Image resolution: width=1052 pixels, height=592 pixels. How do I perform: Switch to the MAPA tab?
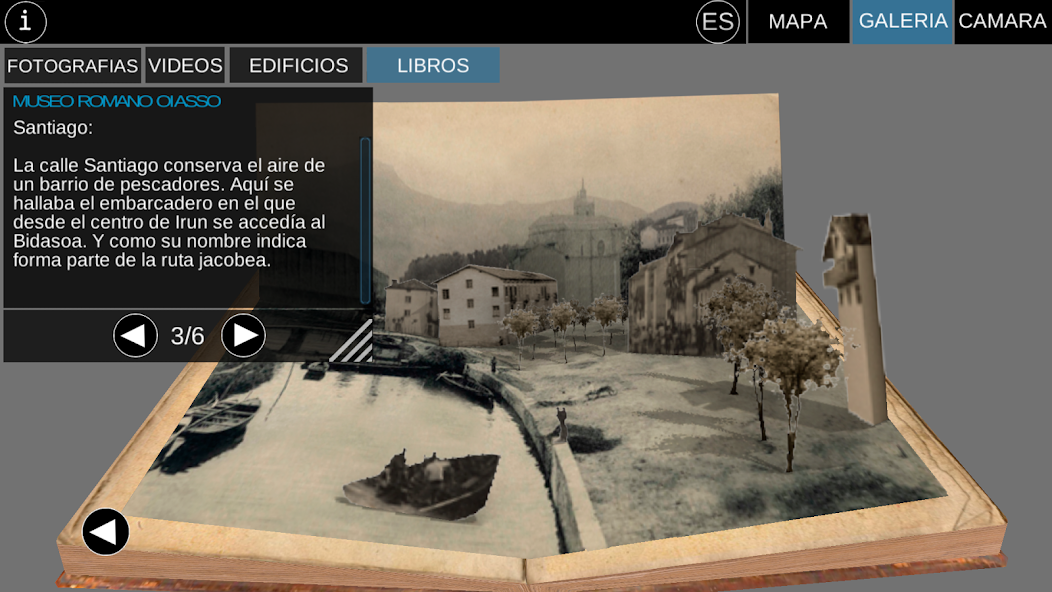pos(798,22)
